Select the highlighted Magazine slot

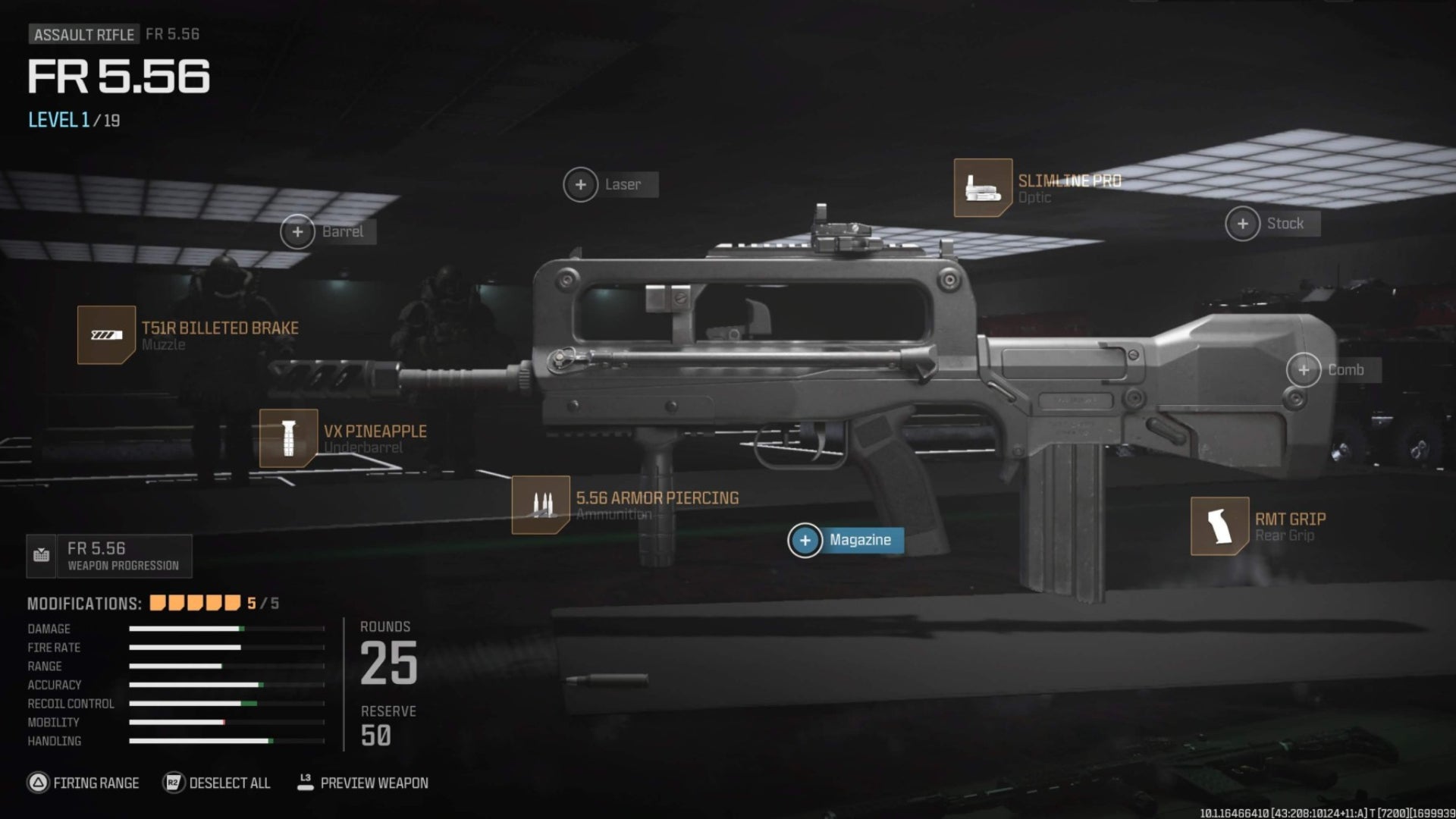point(805,541)
